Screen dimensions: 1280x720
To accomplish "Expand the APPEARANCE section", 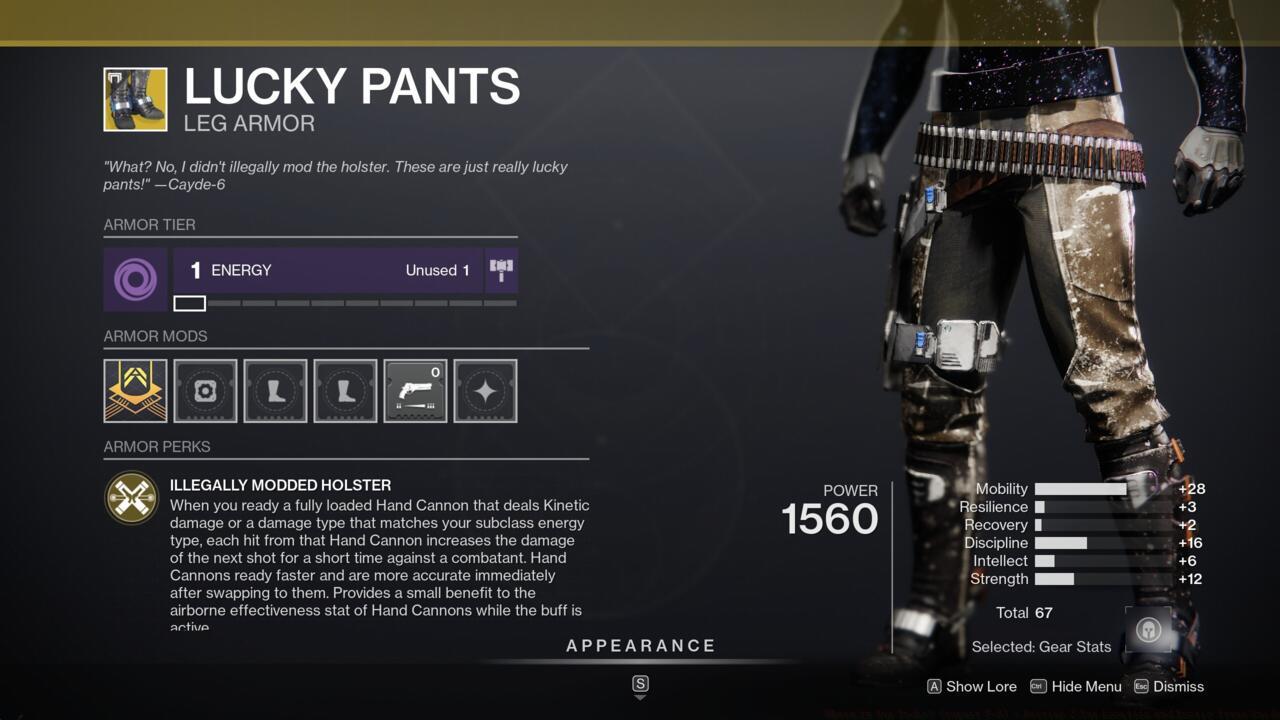I will [641, 645].
